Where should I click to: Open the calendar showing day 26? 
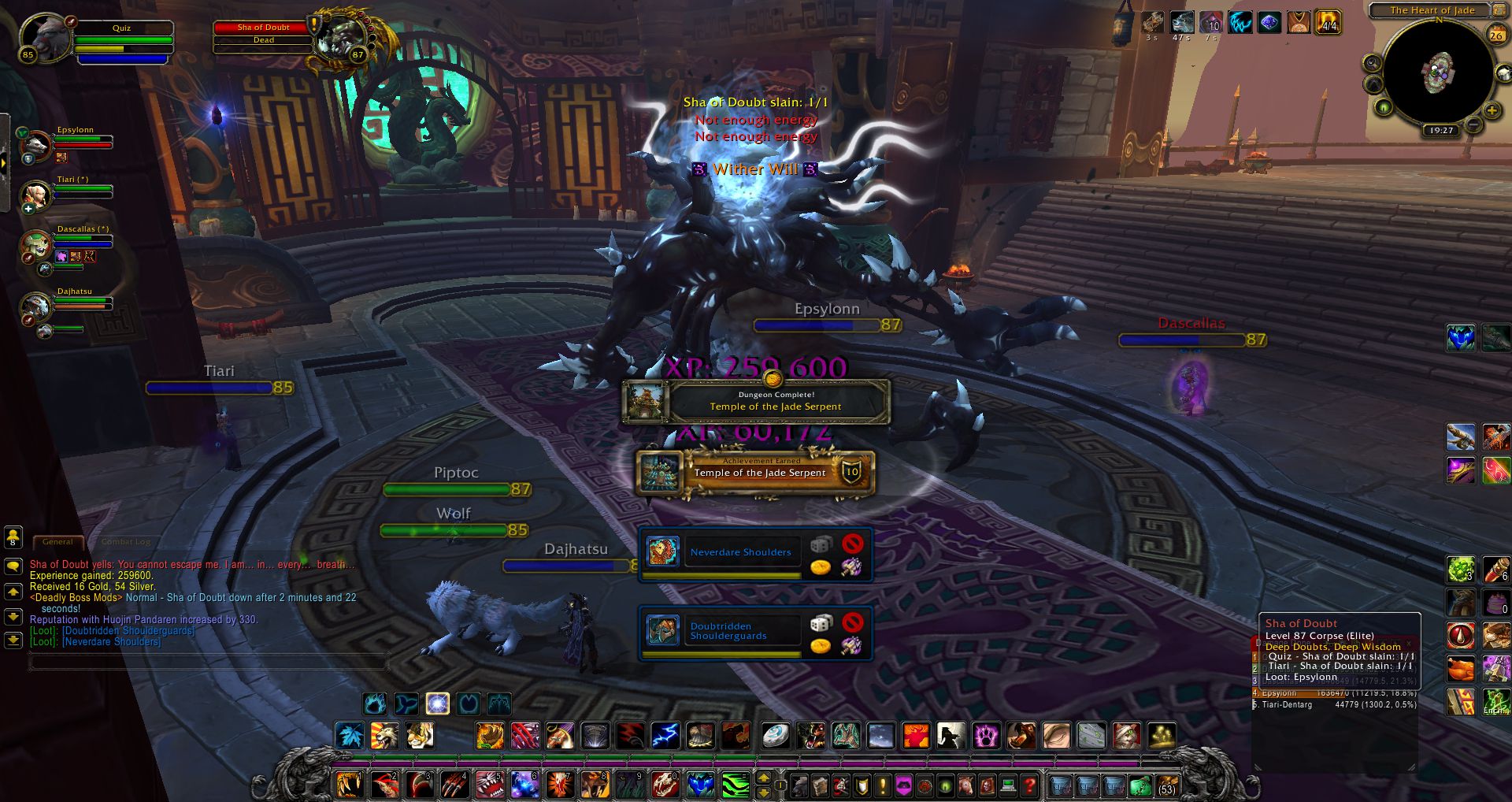click(x=1495, y=35)
